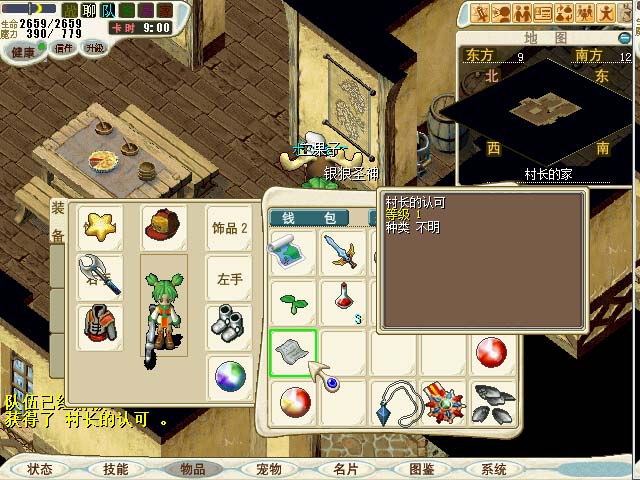Switch to the 技能 skills tab
The height and width of the screenshot is (480, 640).
[115, 469]
